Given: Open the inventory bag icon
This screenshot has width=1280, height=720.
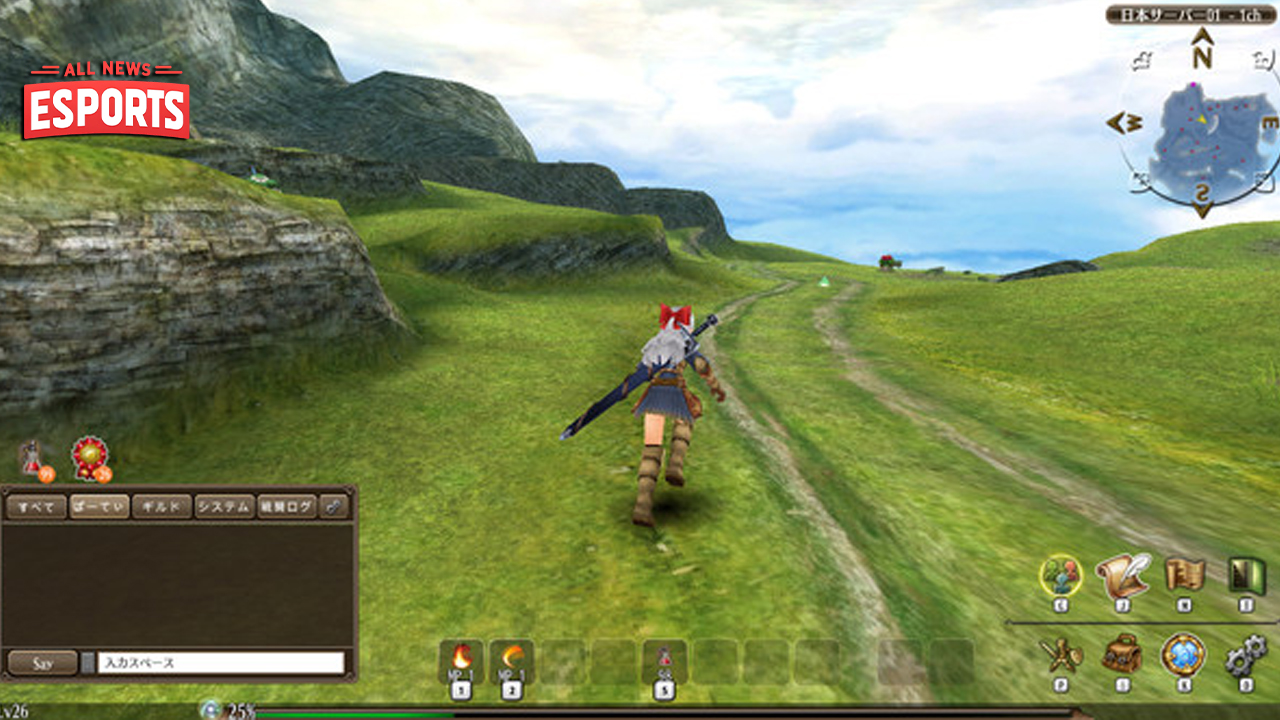Looking at the screenshot, I should pyautogui.click(x=1122, y=655).
